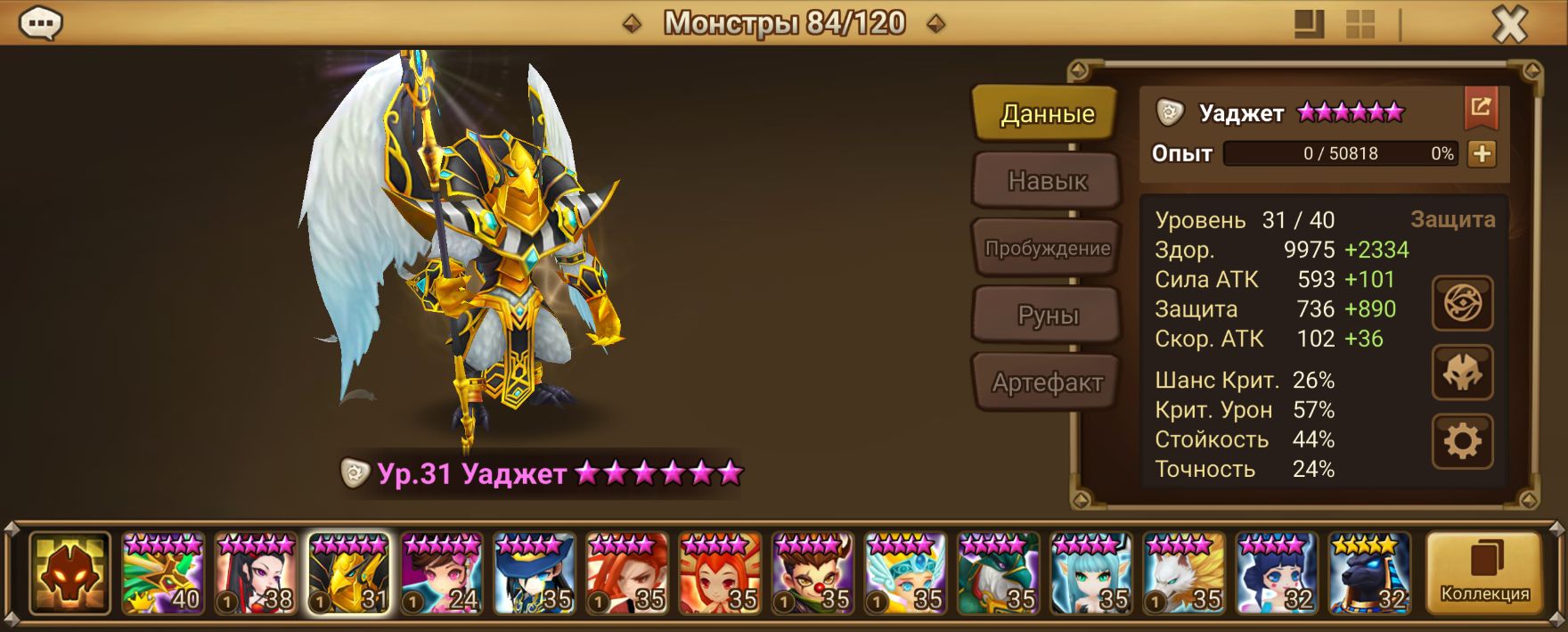
Task: Open the Руны tab
Action: point(1047,316)
